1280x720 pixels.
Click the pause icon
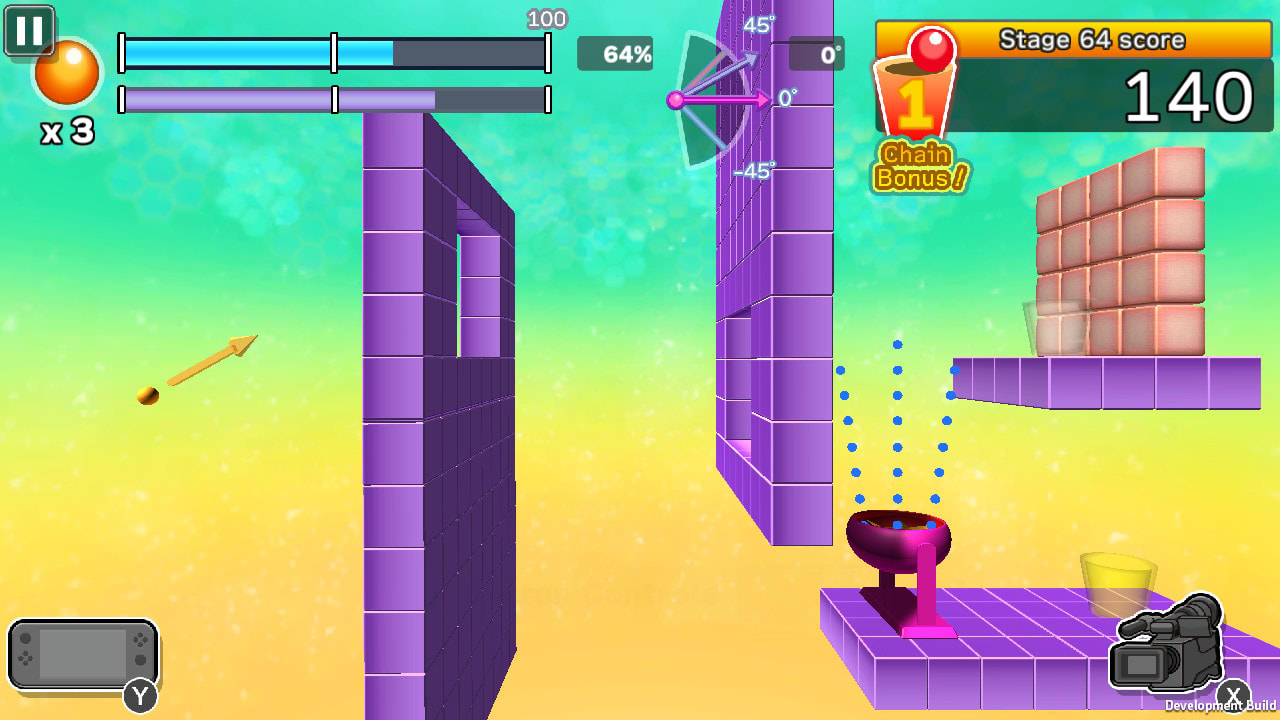tap(29, 29)
